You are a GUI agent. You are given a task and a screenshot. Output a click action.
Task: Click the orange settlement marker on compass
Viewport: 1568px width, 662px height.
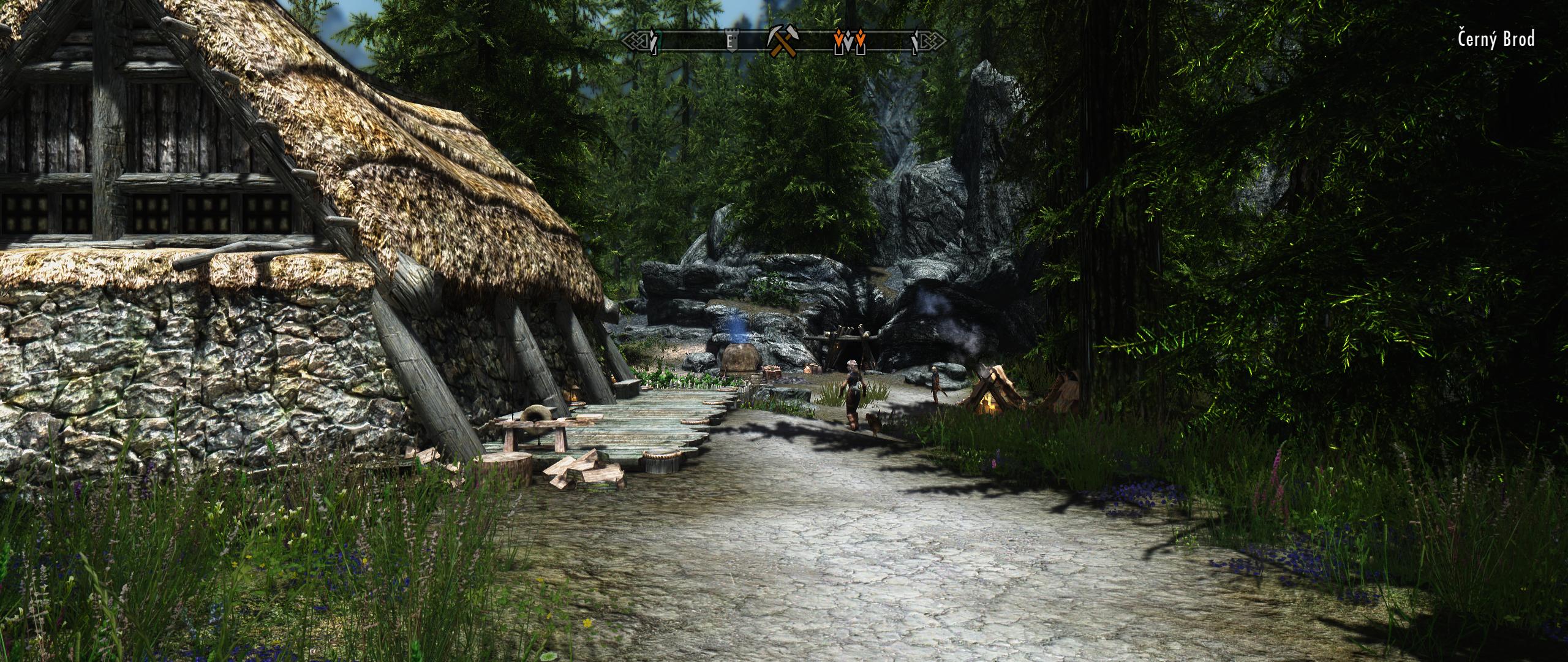850,40
